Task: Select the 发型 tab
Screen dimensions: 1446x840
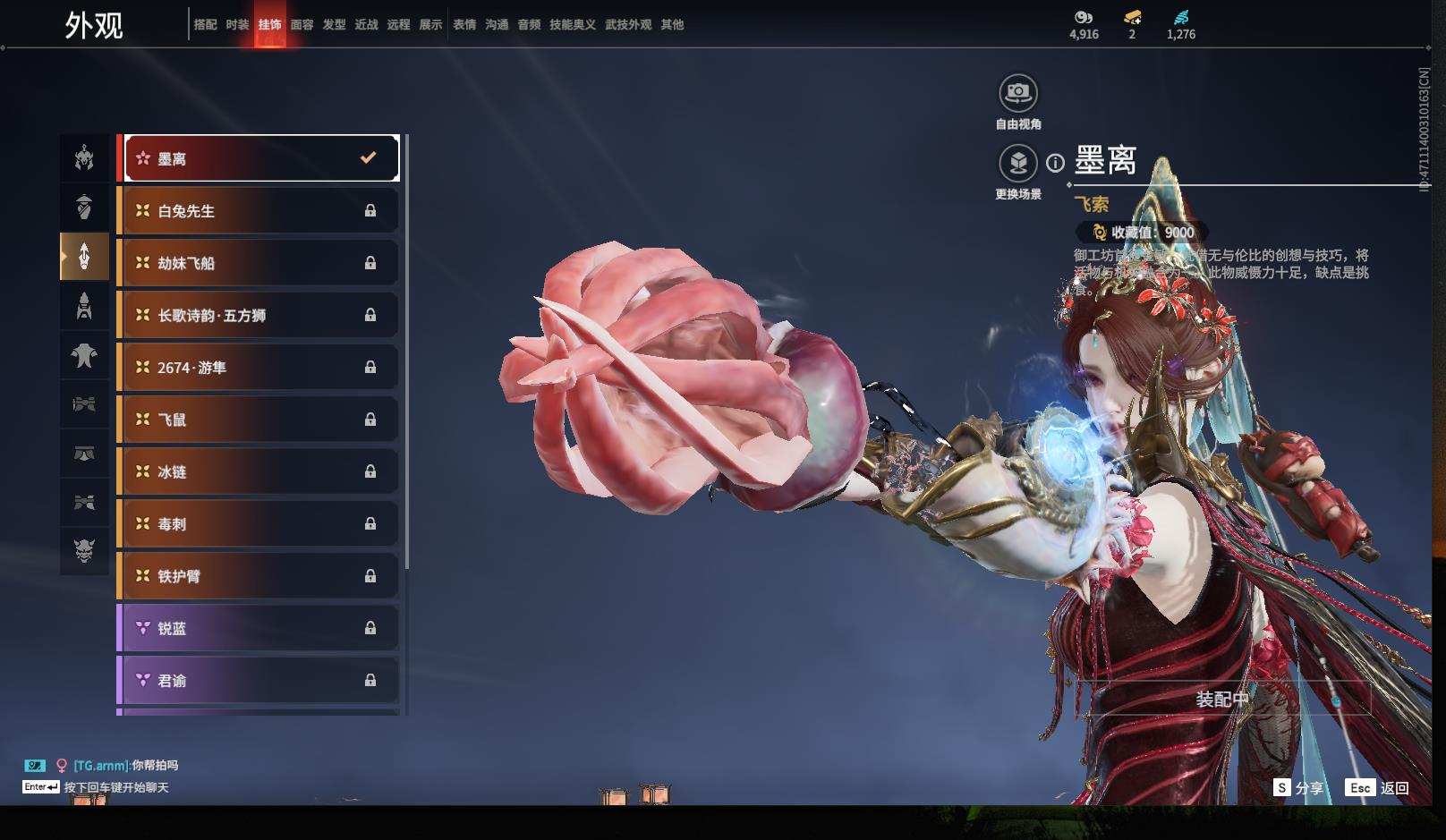Action: [x=334, y=25]
